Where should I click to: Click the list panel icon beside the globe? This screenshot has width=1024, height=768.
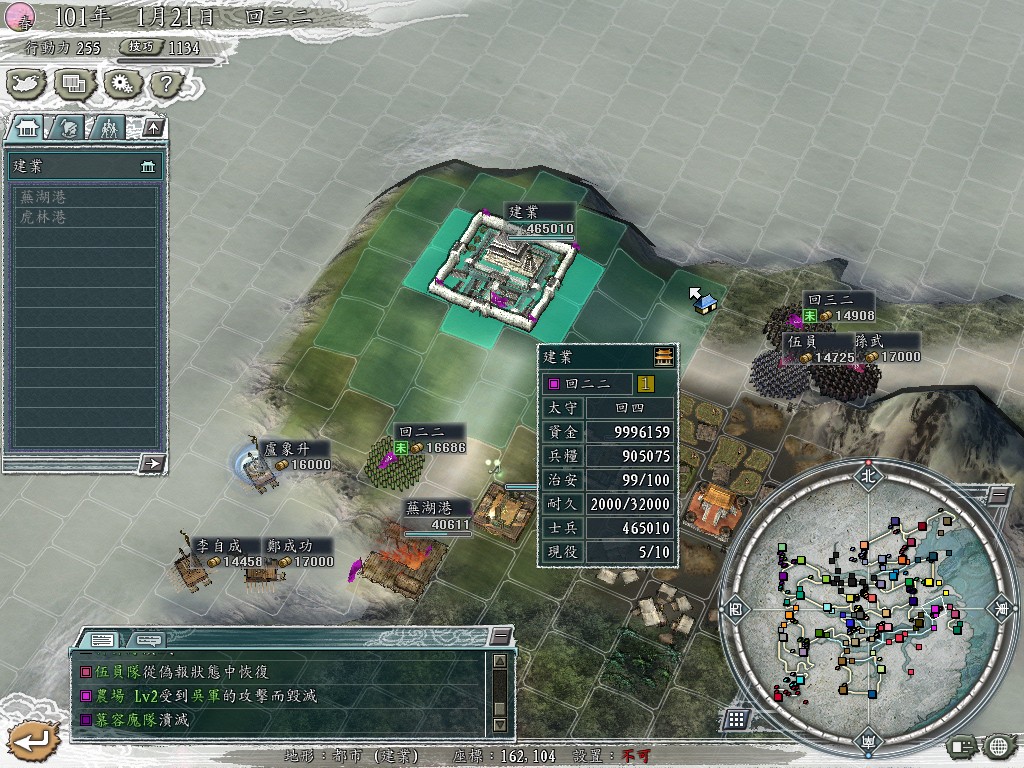coord(963,745)
